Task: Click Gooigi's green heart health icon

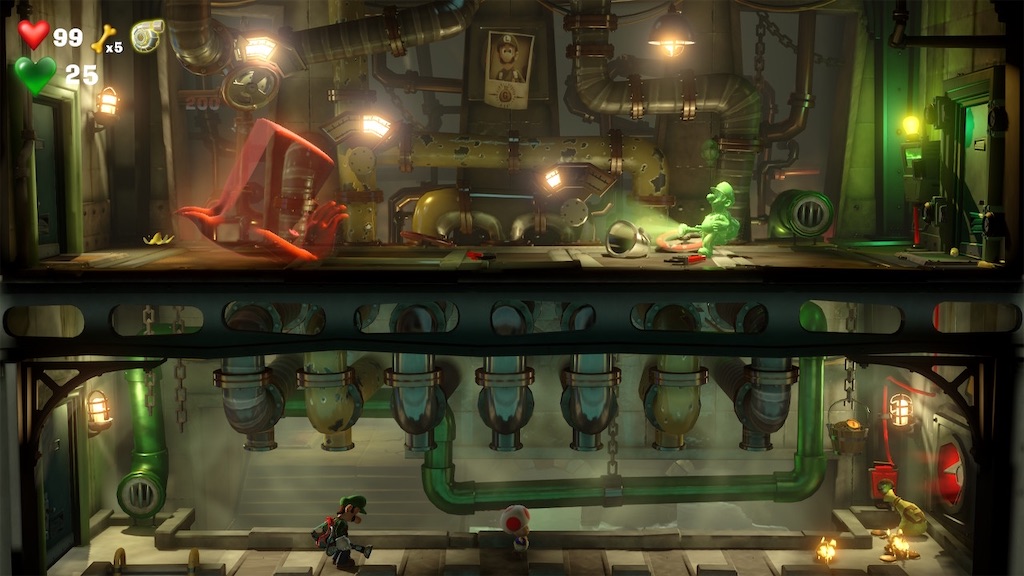Action: 35,75
